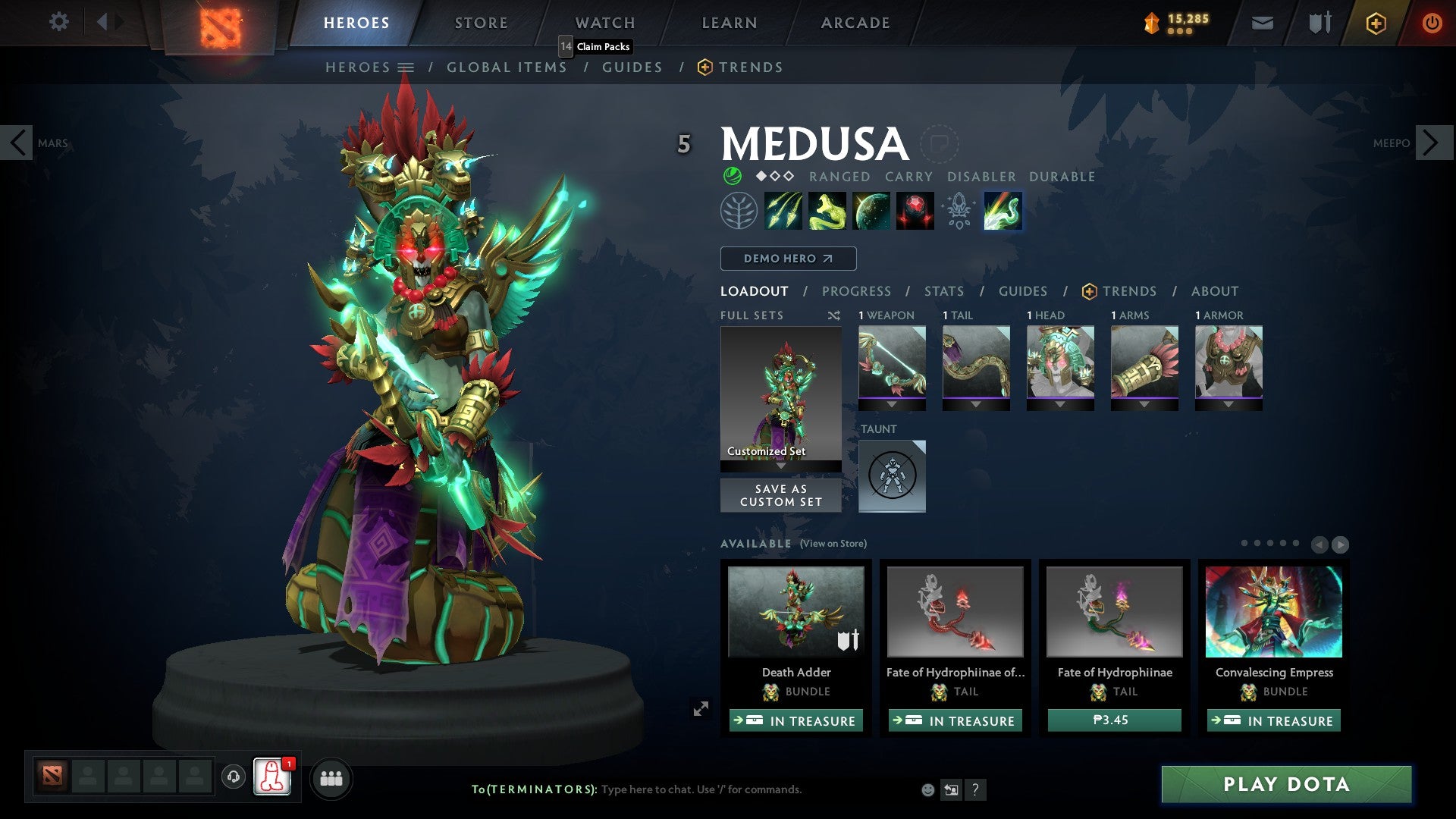Expand the 1 WEAPON slot dropdown arrow
Image resolution: width=1456 pixels, height=819 pixels.
point(891,404)
